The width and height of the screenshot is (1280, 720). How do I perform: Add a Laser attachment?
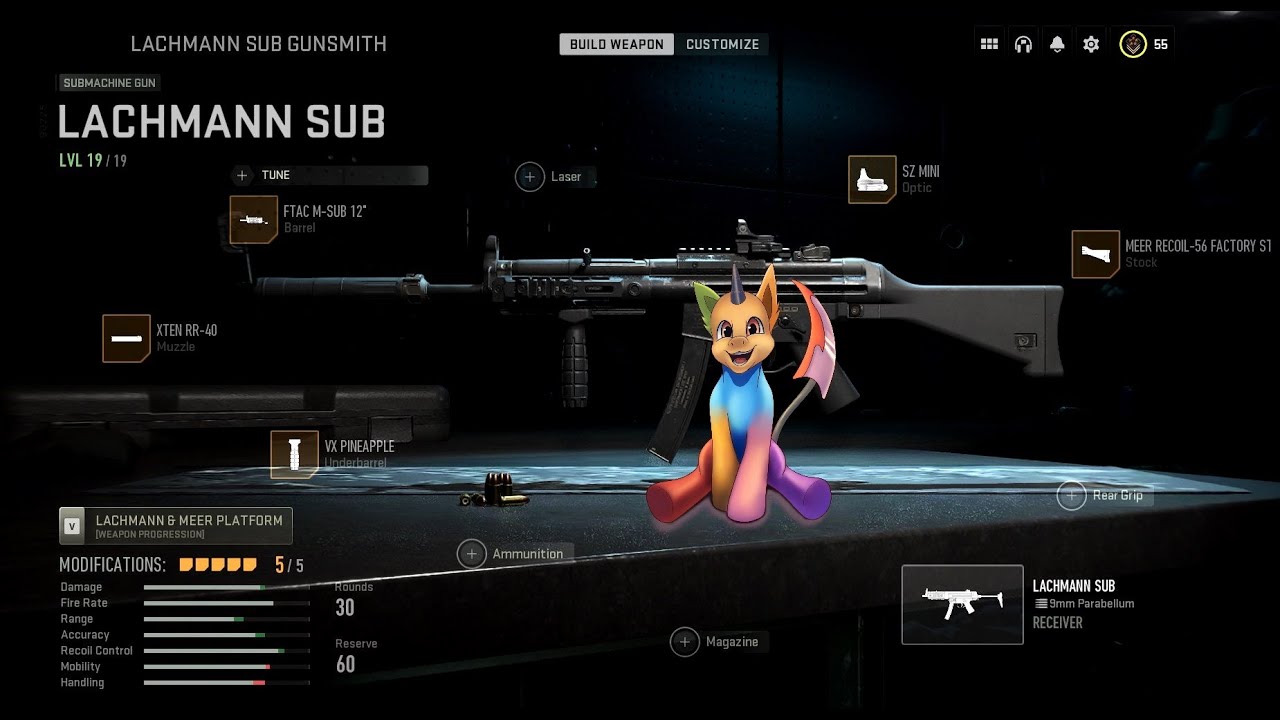pyautogui.click(x=530, y=177)
